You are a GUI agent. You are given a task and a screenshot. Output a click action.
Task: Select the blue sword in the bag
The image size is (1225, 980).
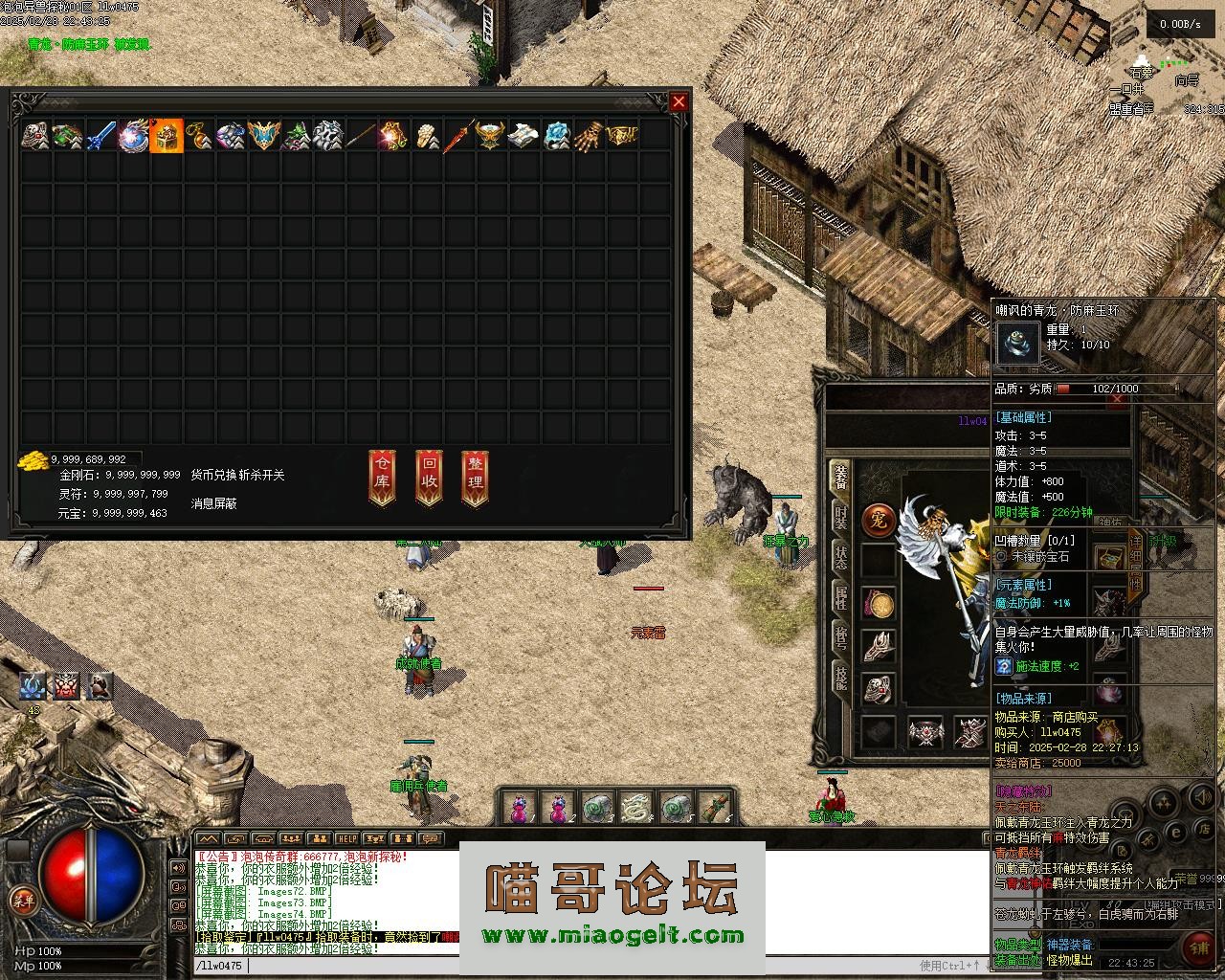coord(100,136)
